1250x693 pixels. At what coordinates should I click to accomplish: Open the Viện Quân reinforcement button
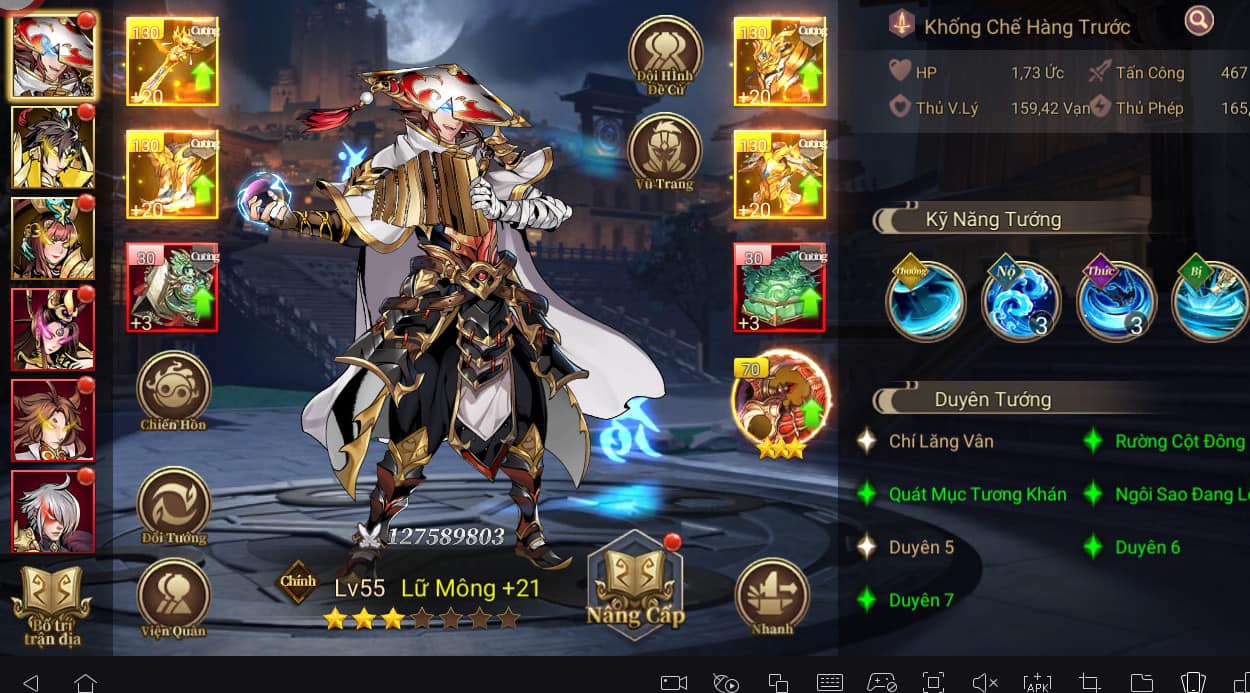[173, 596]
